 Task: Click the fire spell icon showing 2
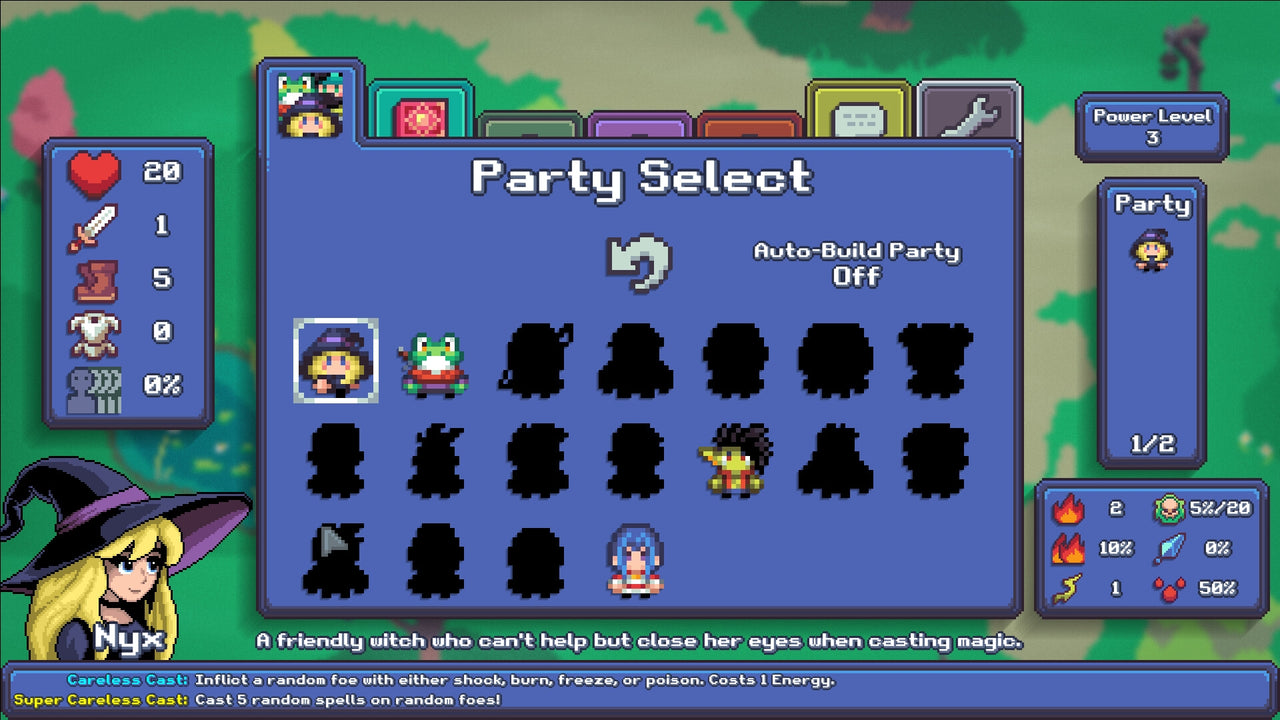[1070, 509]
